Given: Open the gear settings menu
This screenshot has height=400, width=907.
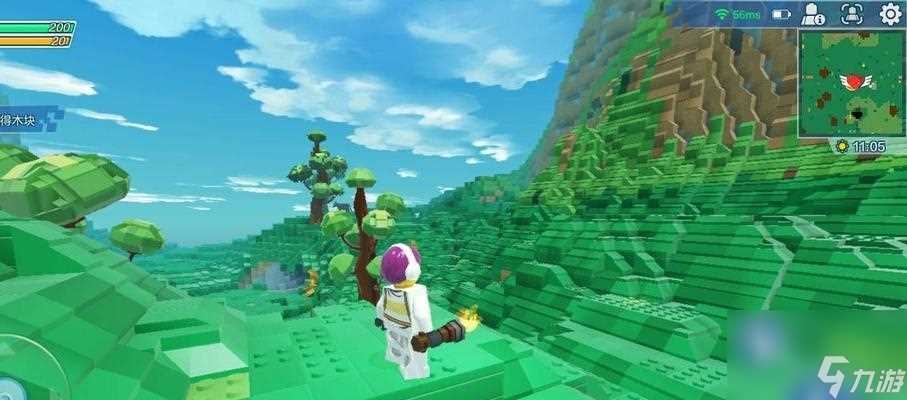Looking at the screenshot, I should (x=889, y=14).
